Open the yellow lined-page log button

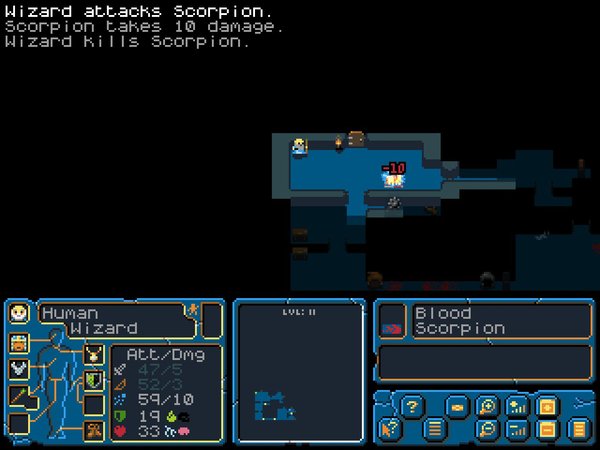[x=577, y=430]
